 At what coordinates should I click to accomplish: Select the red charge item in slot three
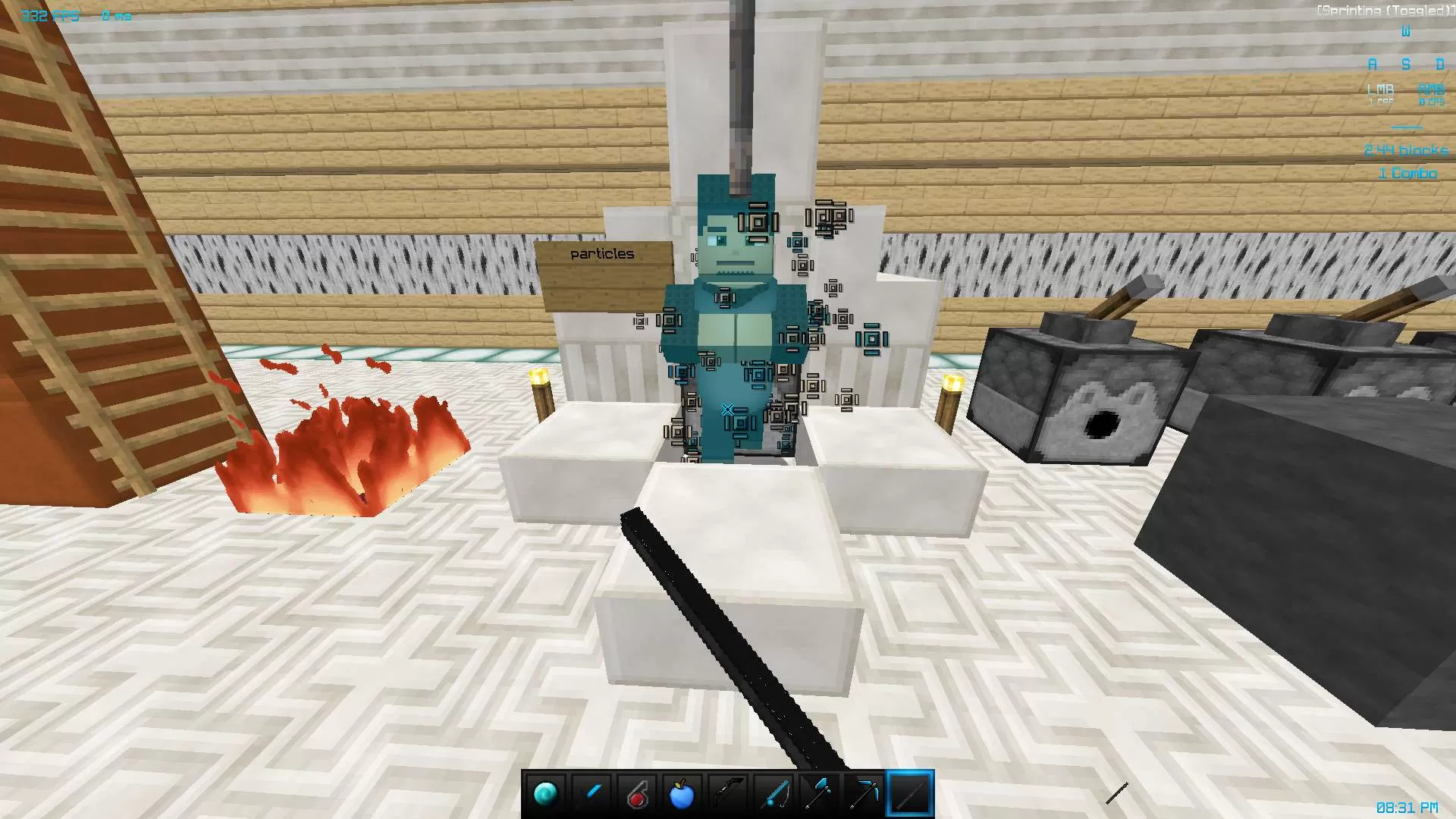coord(639,793)
